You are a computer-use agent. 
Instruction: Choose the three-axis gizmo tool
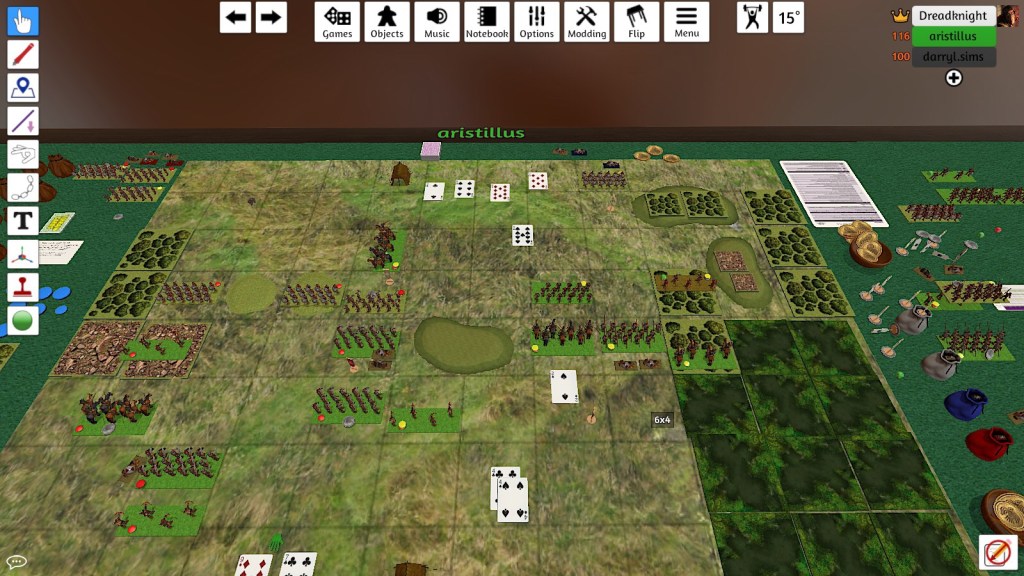pos(23,255)
